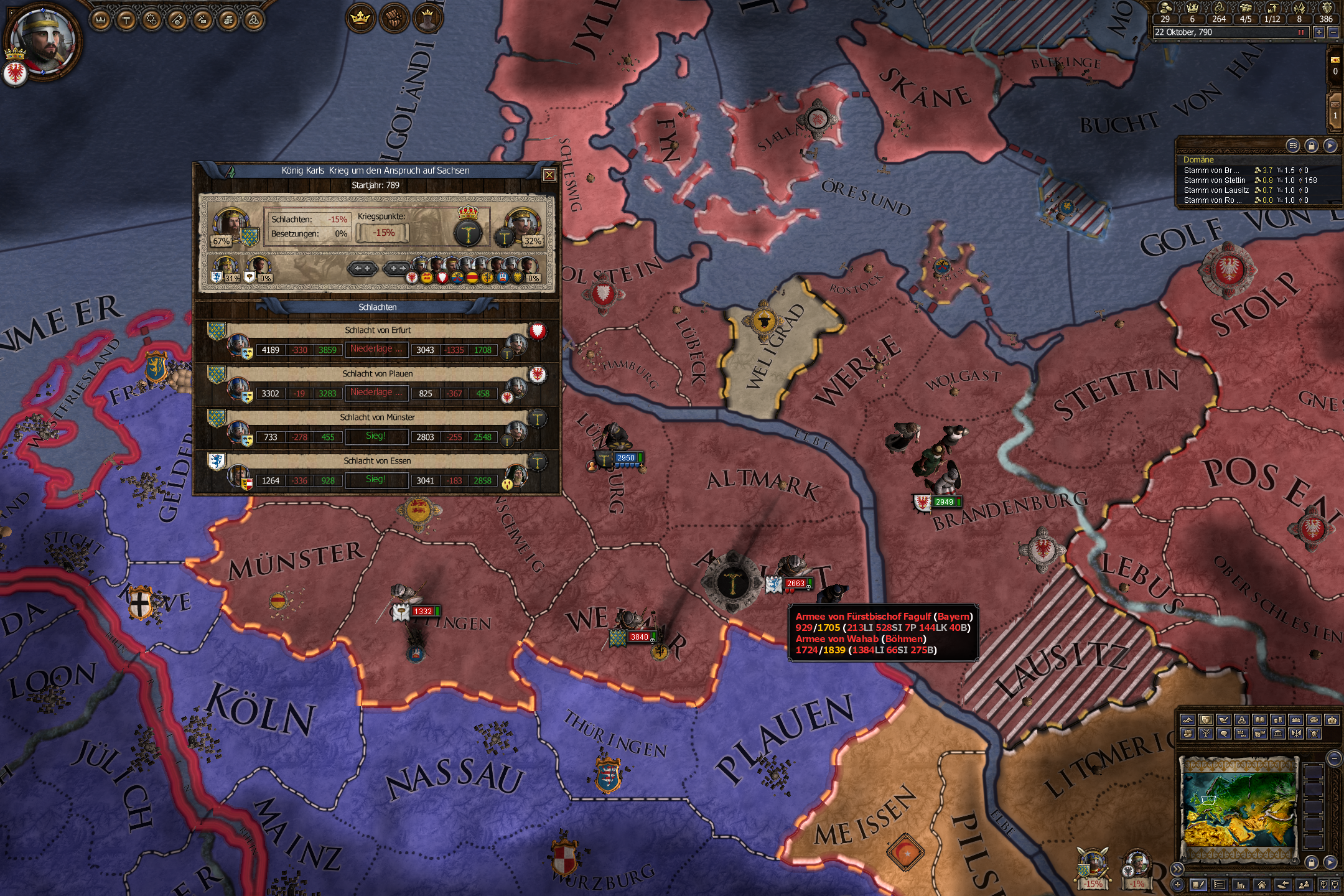1344x896 pixels.
Task: Toggle the lock on the Domäne panel
Action: 1310,146
